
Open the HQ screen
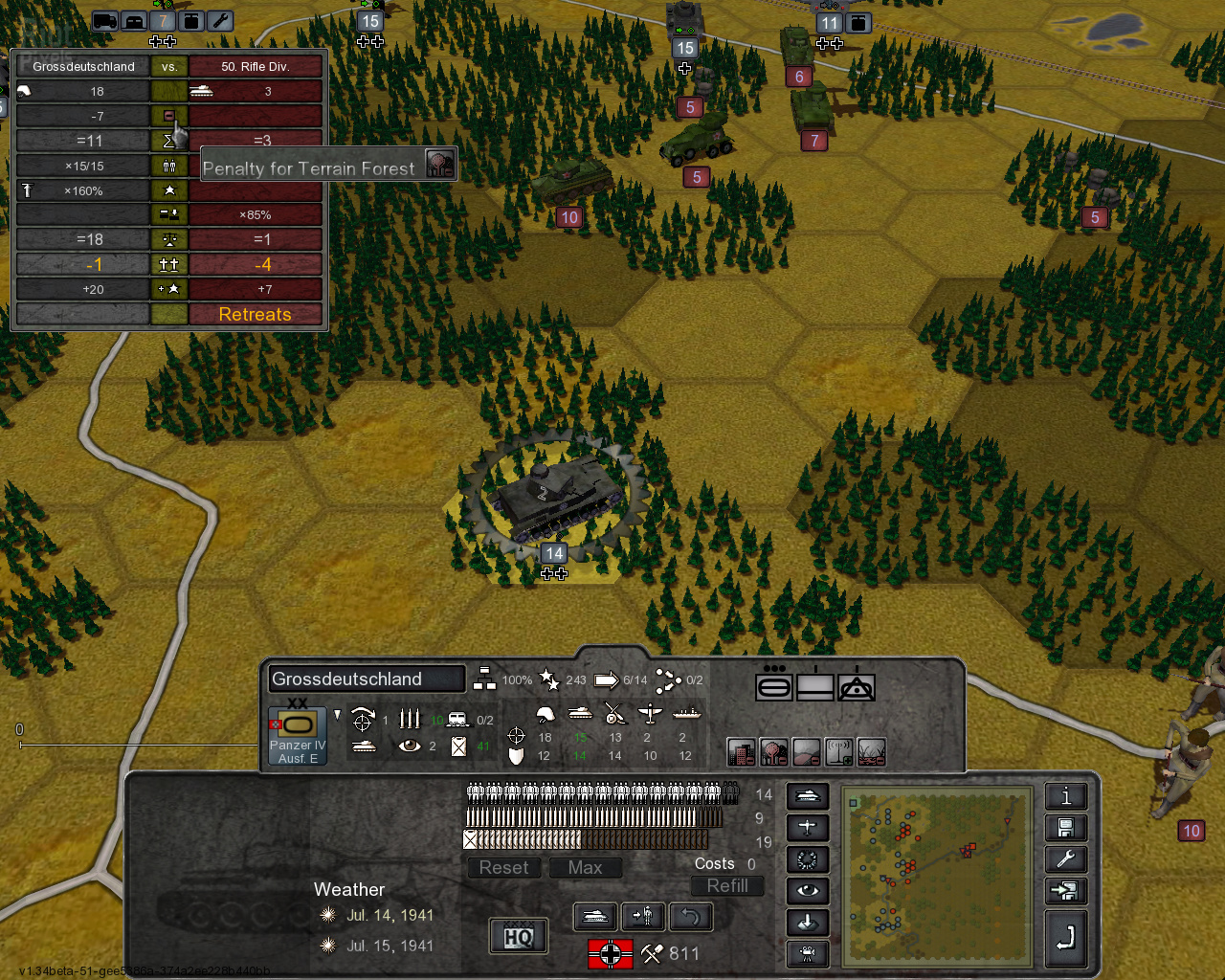click(518, 936)
